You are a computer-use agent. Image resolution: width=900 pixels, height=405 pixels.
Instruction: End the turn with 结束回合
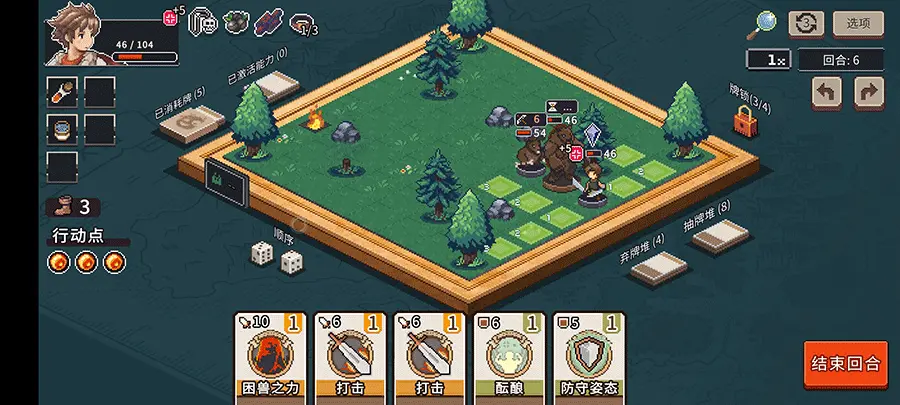(x=845, y=363)
